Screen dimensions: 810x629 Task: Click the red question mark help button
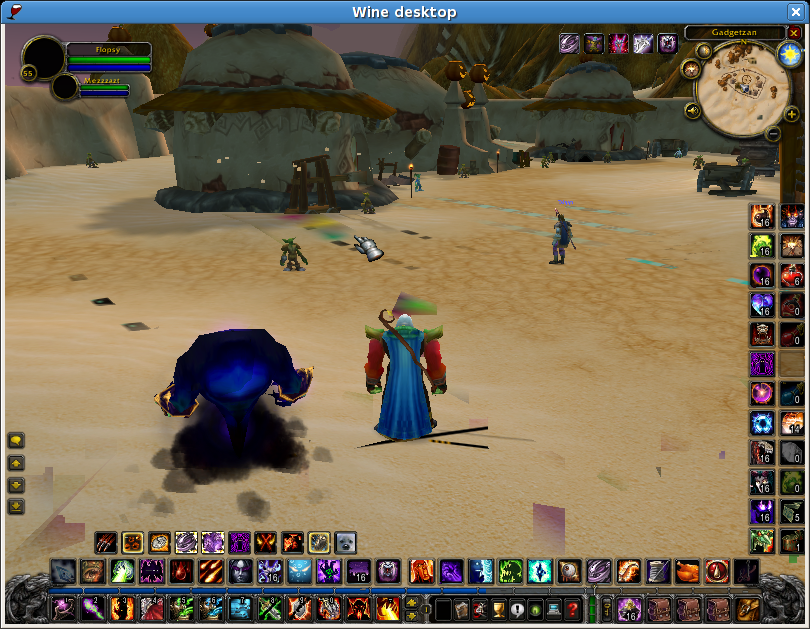pos(572,608)
